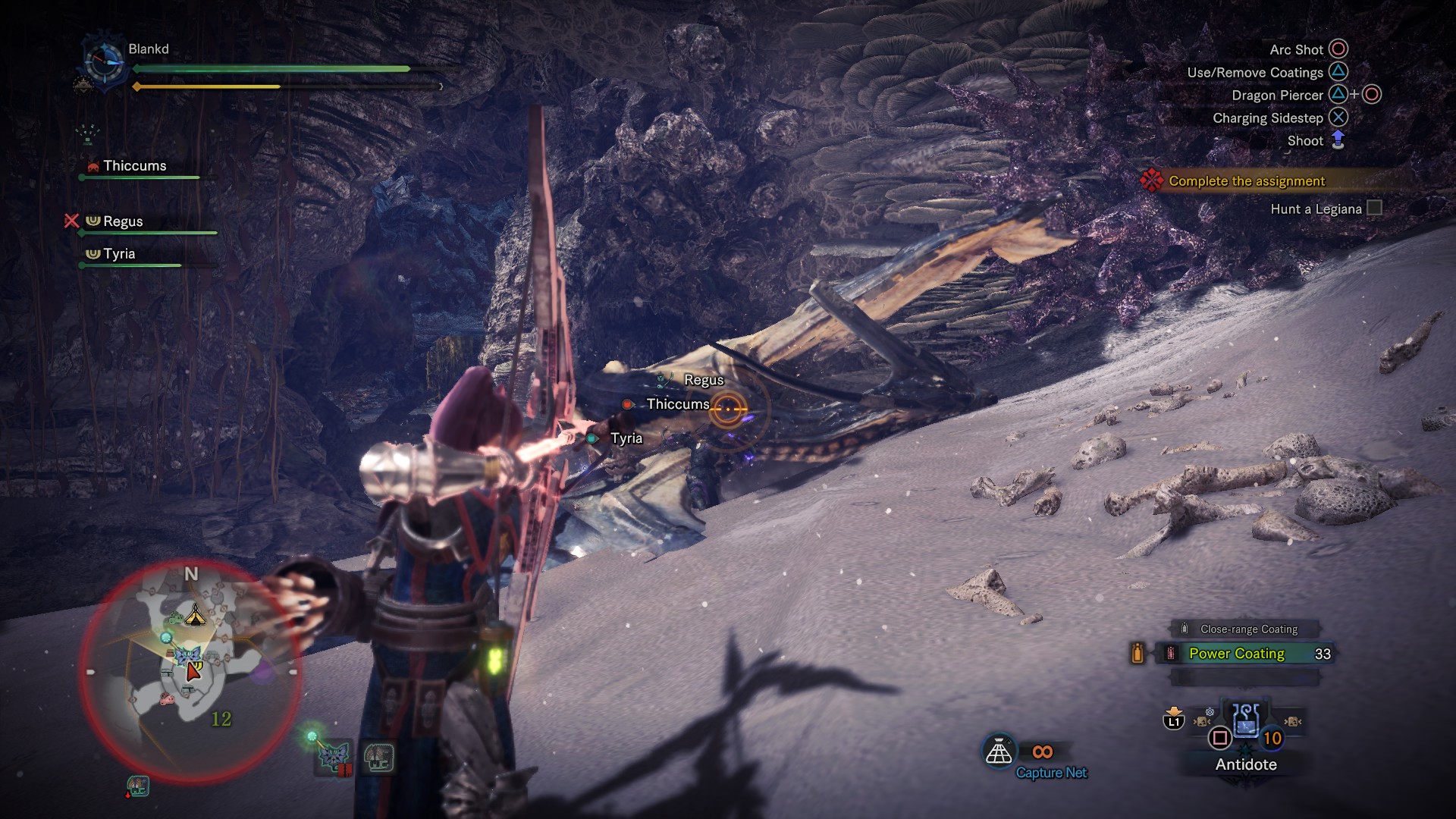Click the Legiana monster icon on the minimap
The image size is (1456, 819).
186,654
